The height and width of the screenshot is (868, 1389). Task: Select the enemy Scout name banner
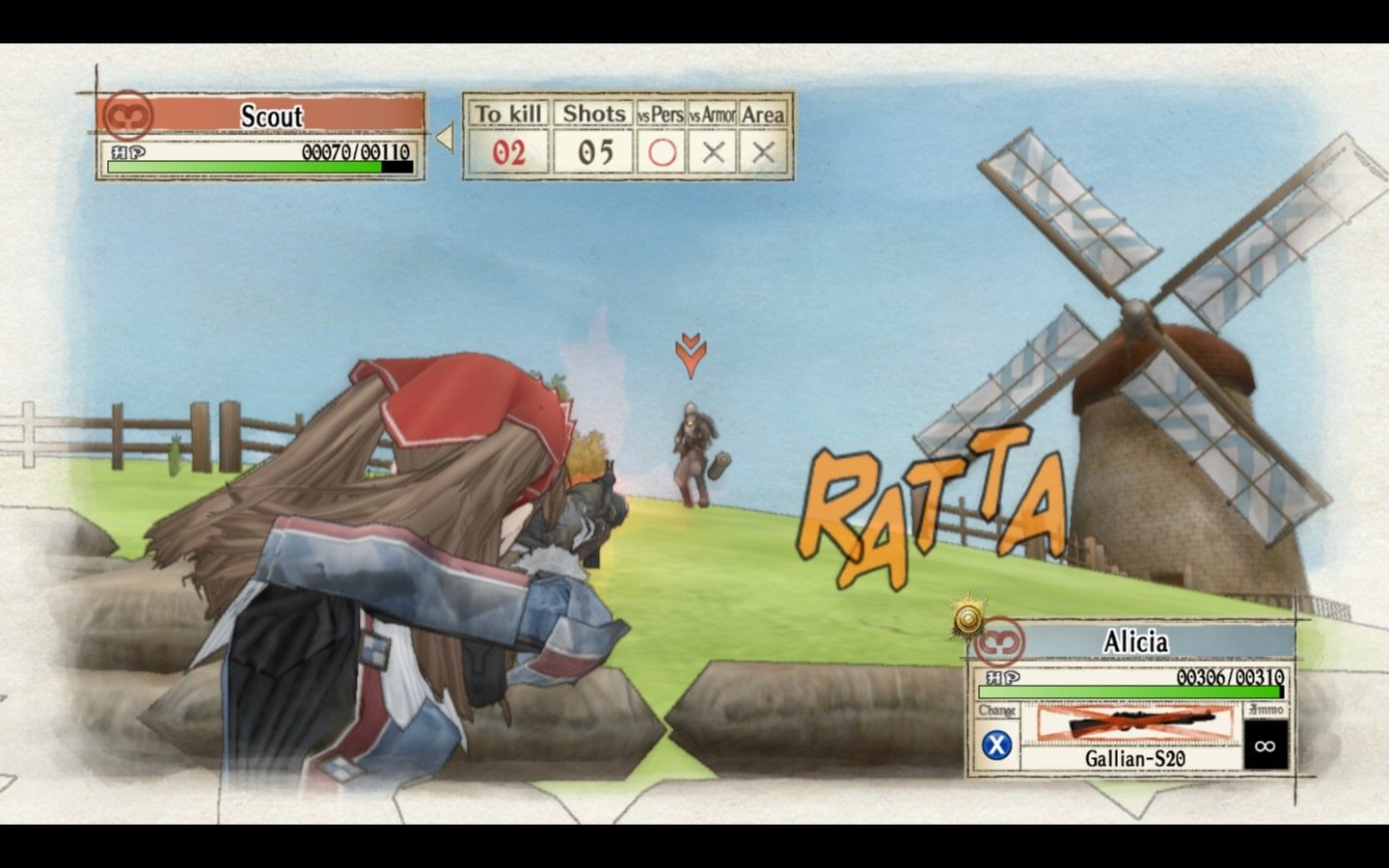coord(271,116)
